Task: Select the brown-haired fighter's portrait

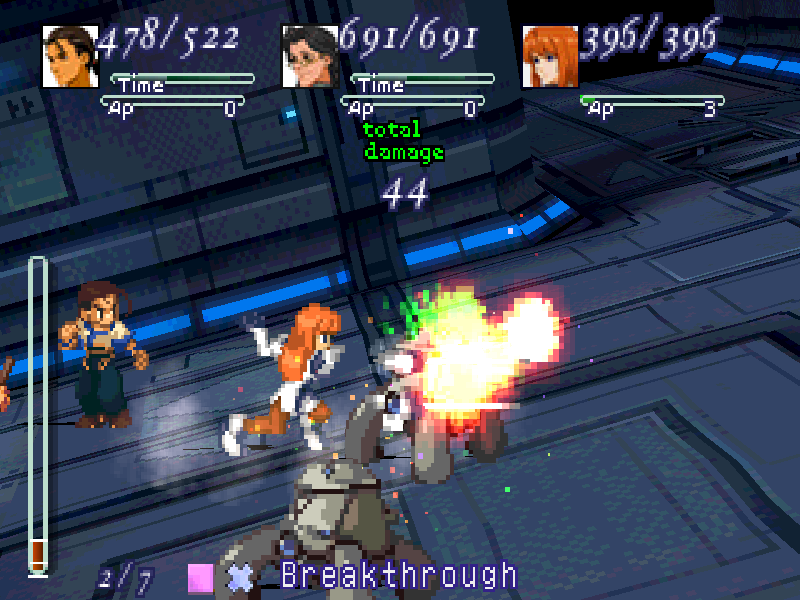Action: [x=70, y=57]
